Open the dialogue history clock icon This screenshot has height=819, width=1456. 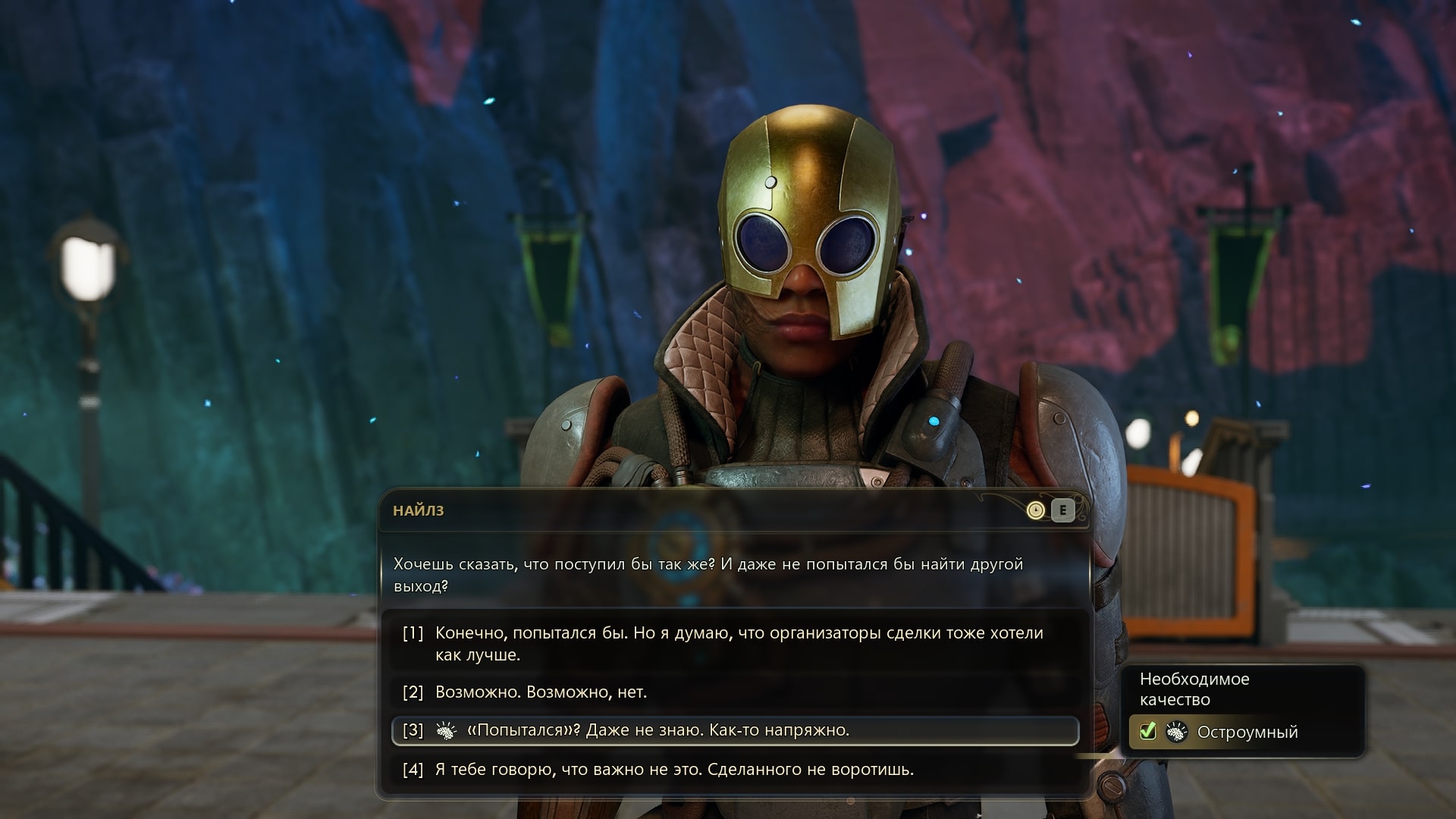pyautogui.click(x=1035, y=510)
